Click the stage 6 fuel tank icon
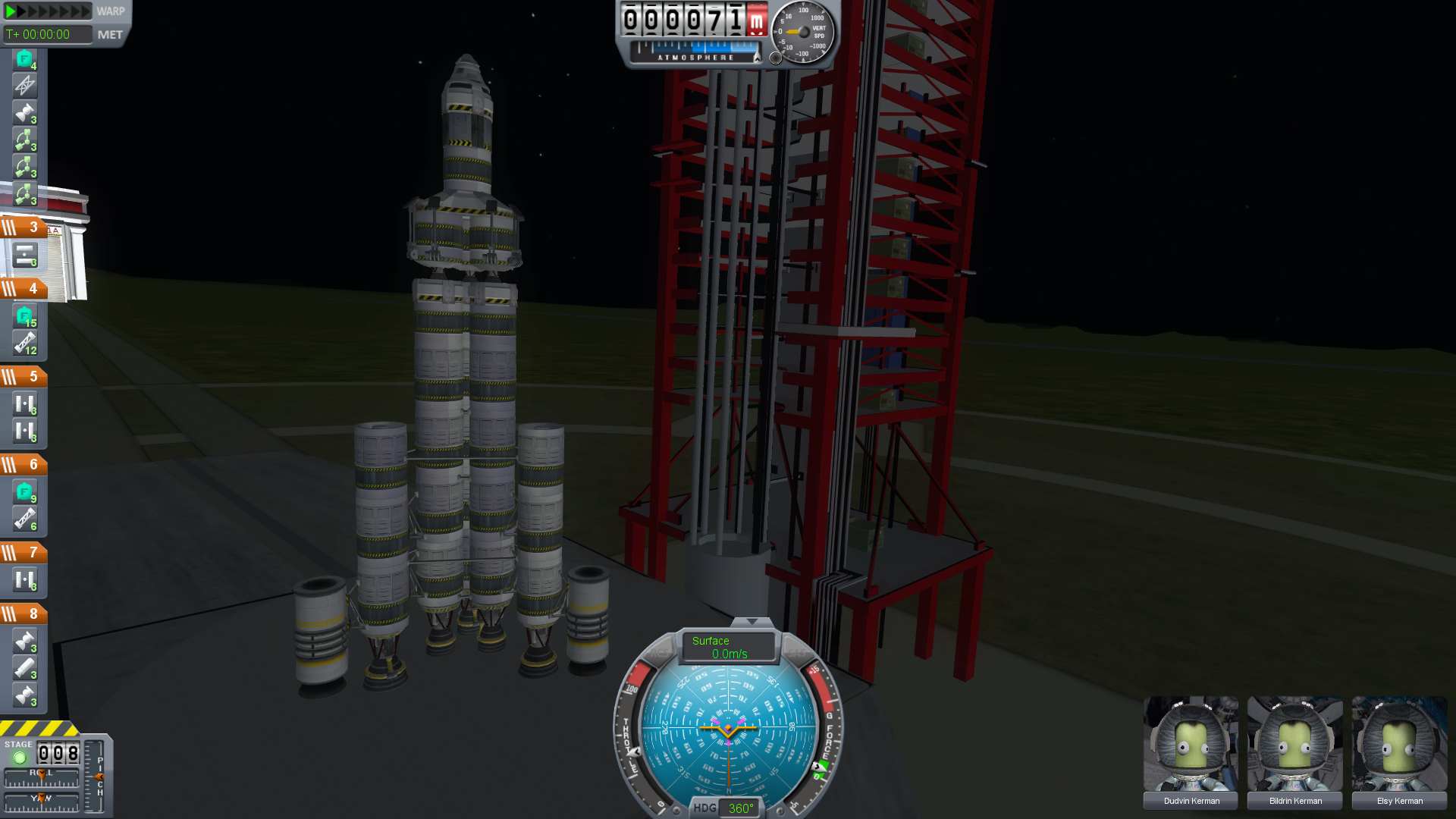This screenshot has width=1456, height=819. (x=24, y=492)
